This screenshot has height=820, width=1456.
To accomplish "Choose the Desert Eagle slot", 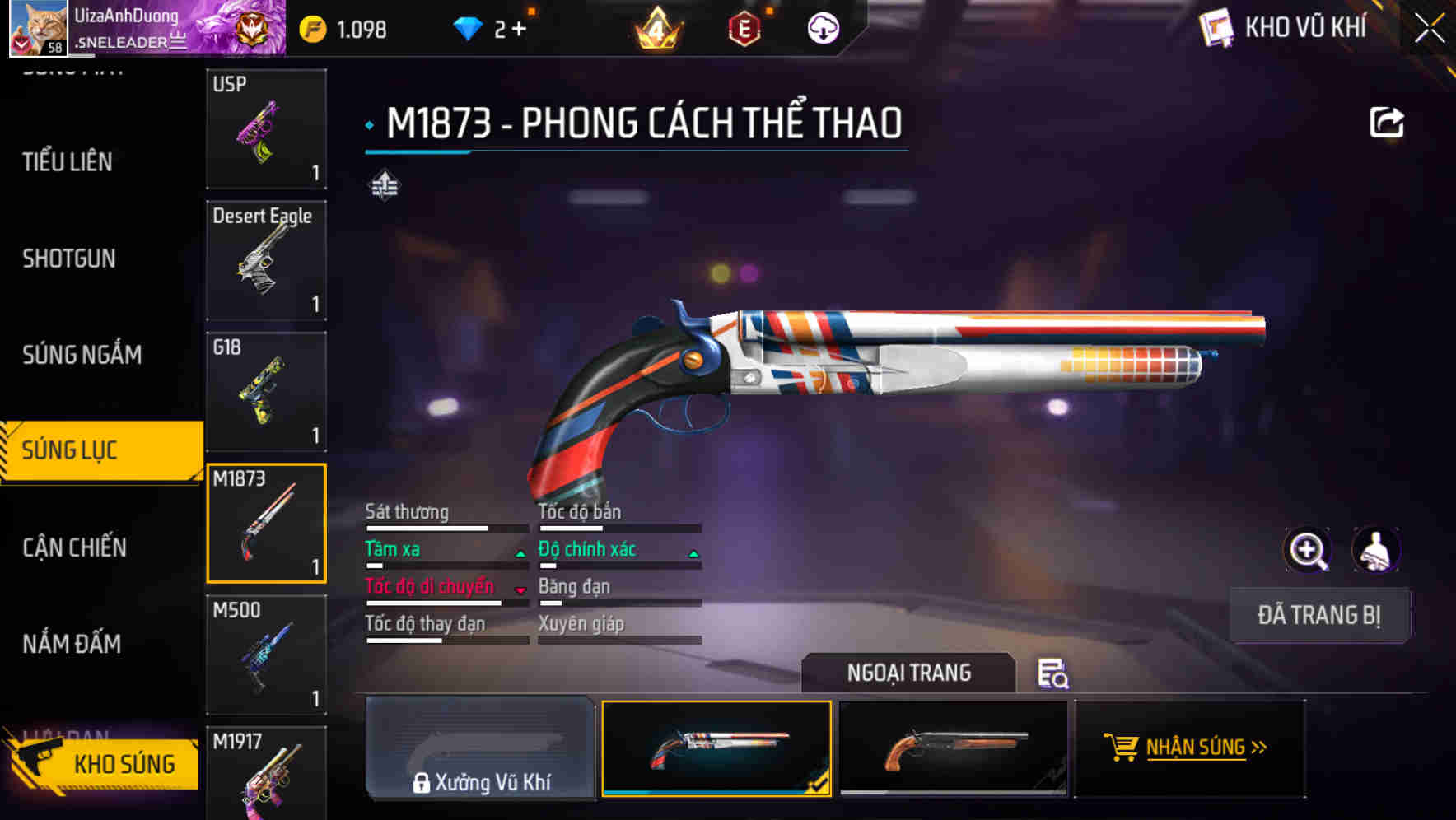I will (x=266, y=261).
